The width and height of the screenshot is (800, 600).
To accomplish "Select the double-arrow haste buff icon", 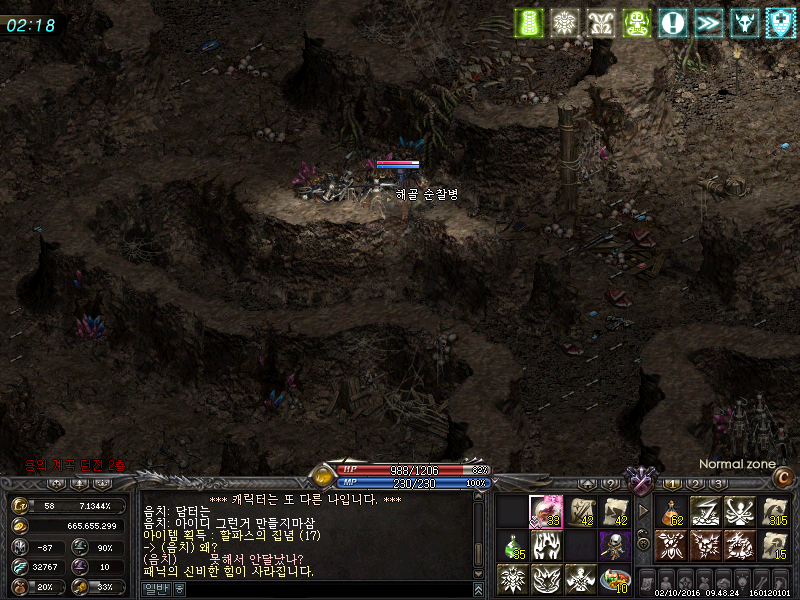I will point(708,22).
